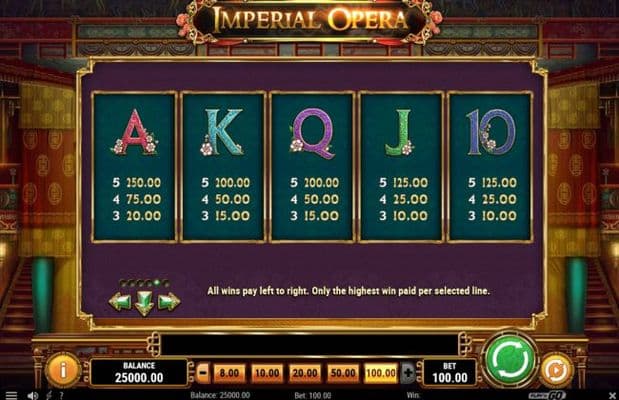Go to the next paytable page

pos(169,301)
